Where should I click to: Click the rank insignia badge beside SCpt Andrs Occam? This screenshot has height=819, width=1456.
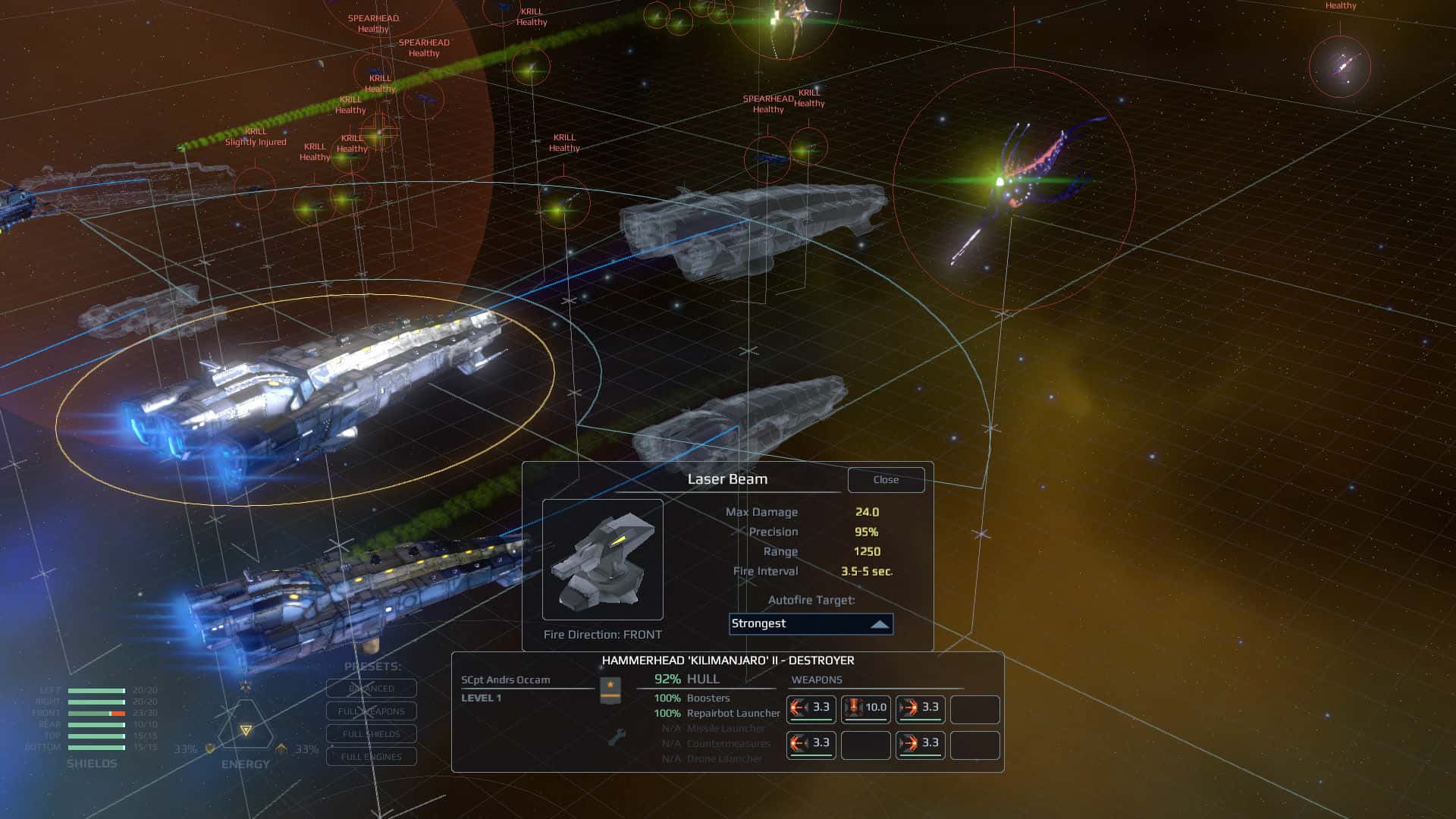point(610,690)
